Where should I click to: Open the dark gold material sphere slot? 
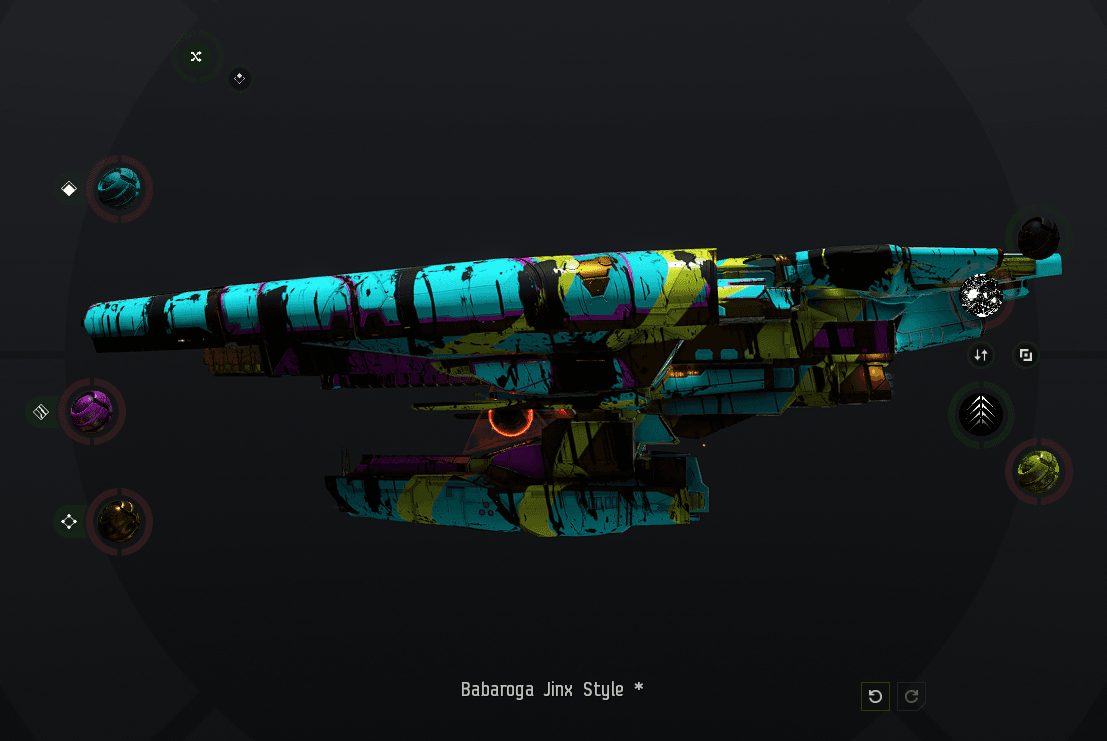point(119,521)
